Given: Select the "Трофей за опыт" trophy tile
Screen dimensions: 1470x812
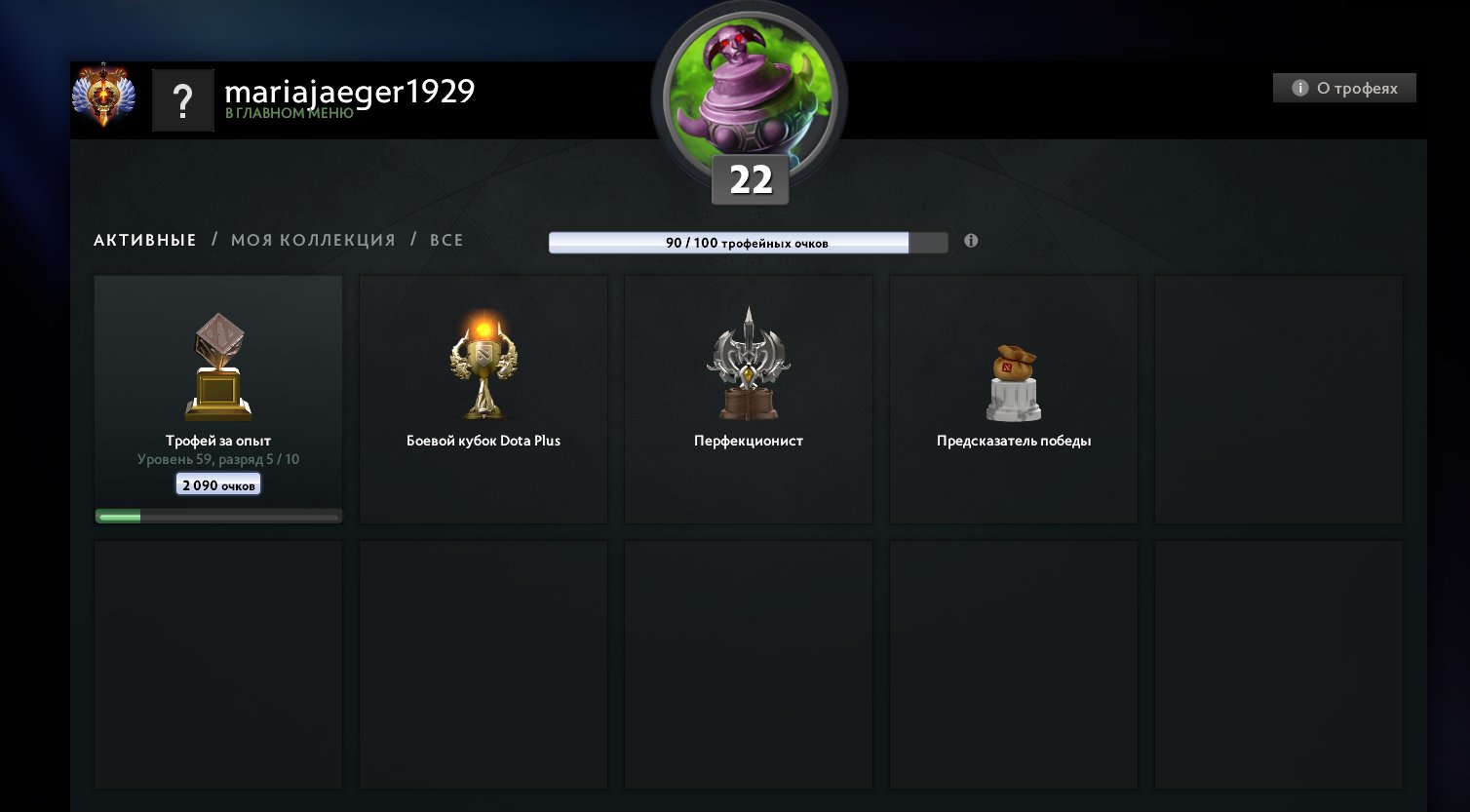Looking at the screenshot, I should 218,398.
